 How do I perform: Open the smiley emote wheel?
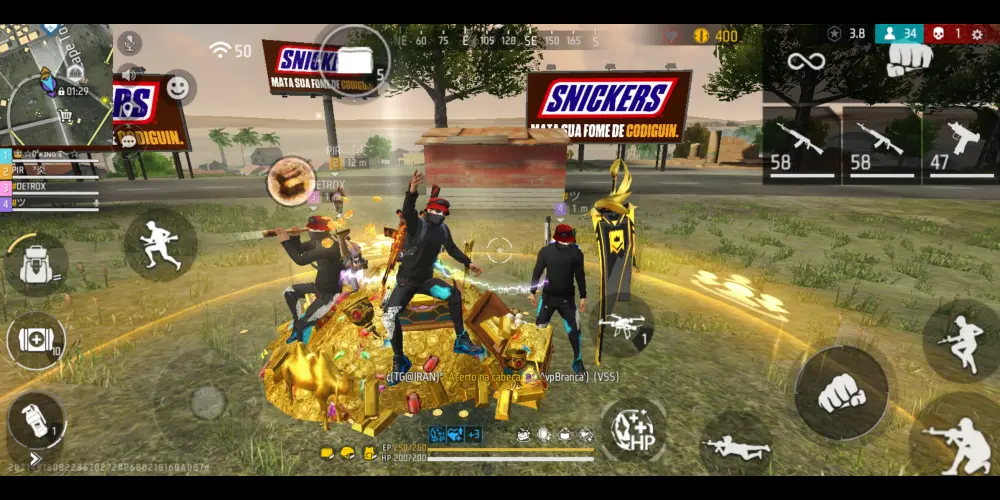tap(178, 88)
